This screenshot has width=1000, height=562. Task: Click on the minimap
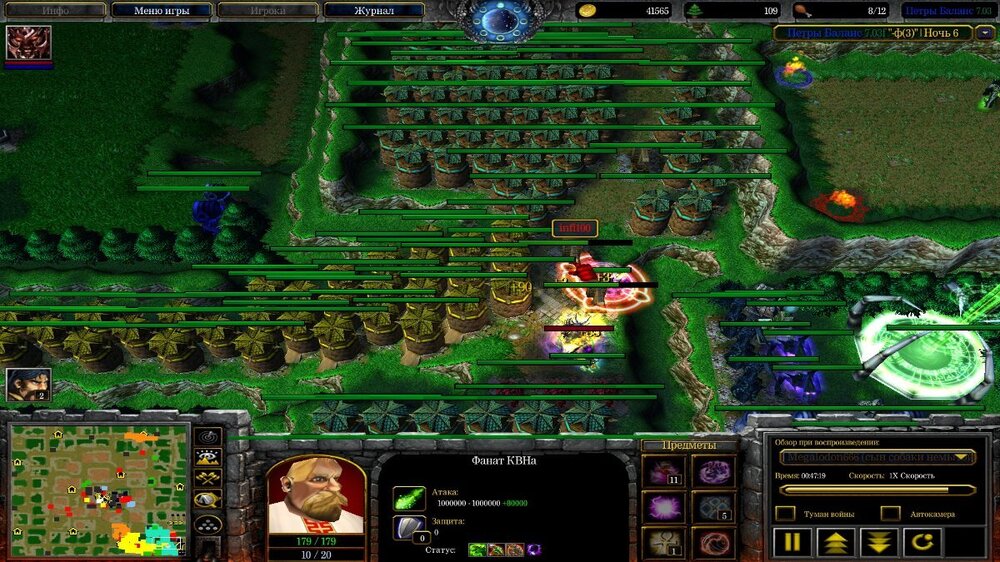click(99, 489)
